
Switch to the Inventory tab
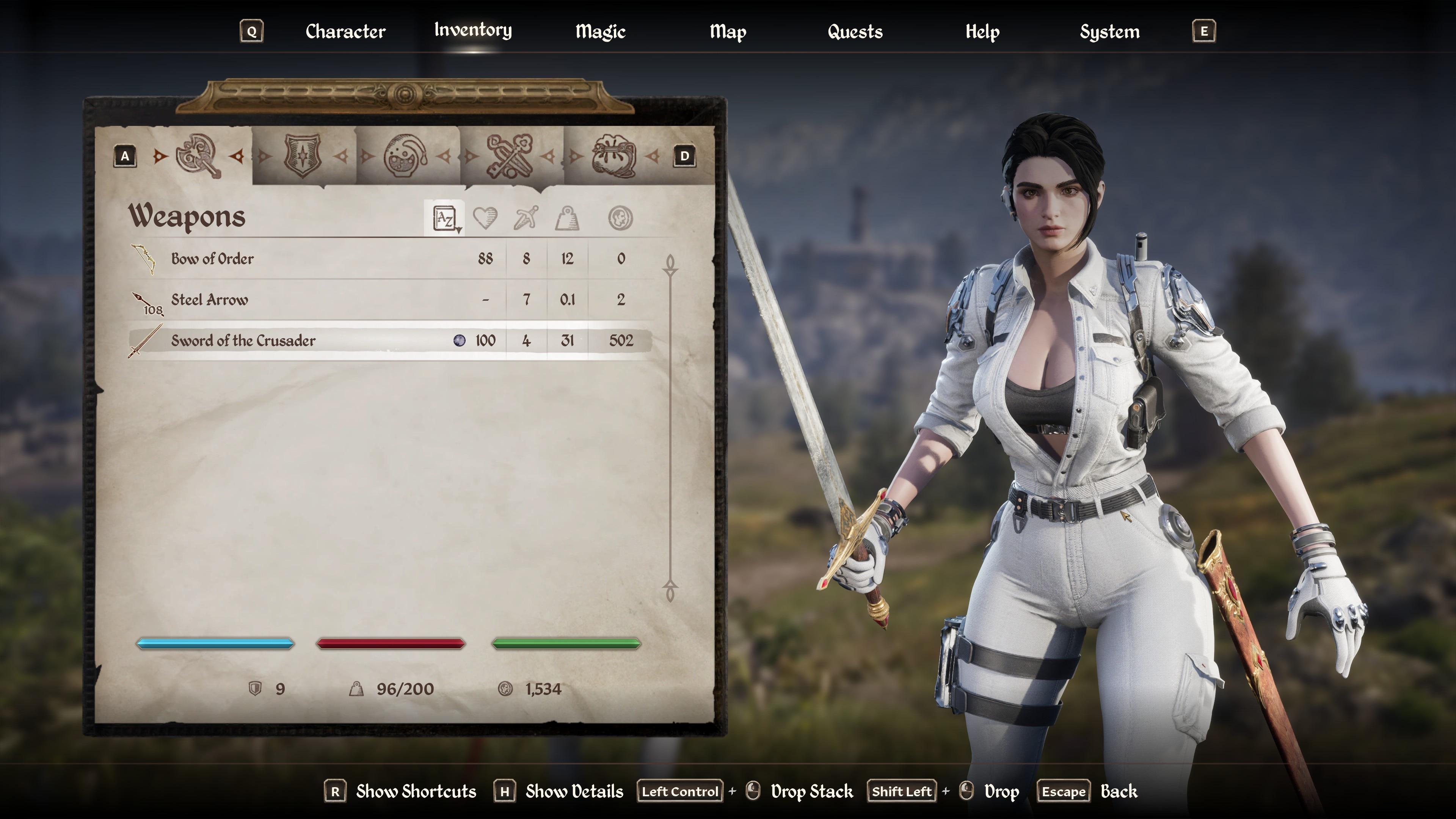coord(473,30)
